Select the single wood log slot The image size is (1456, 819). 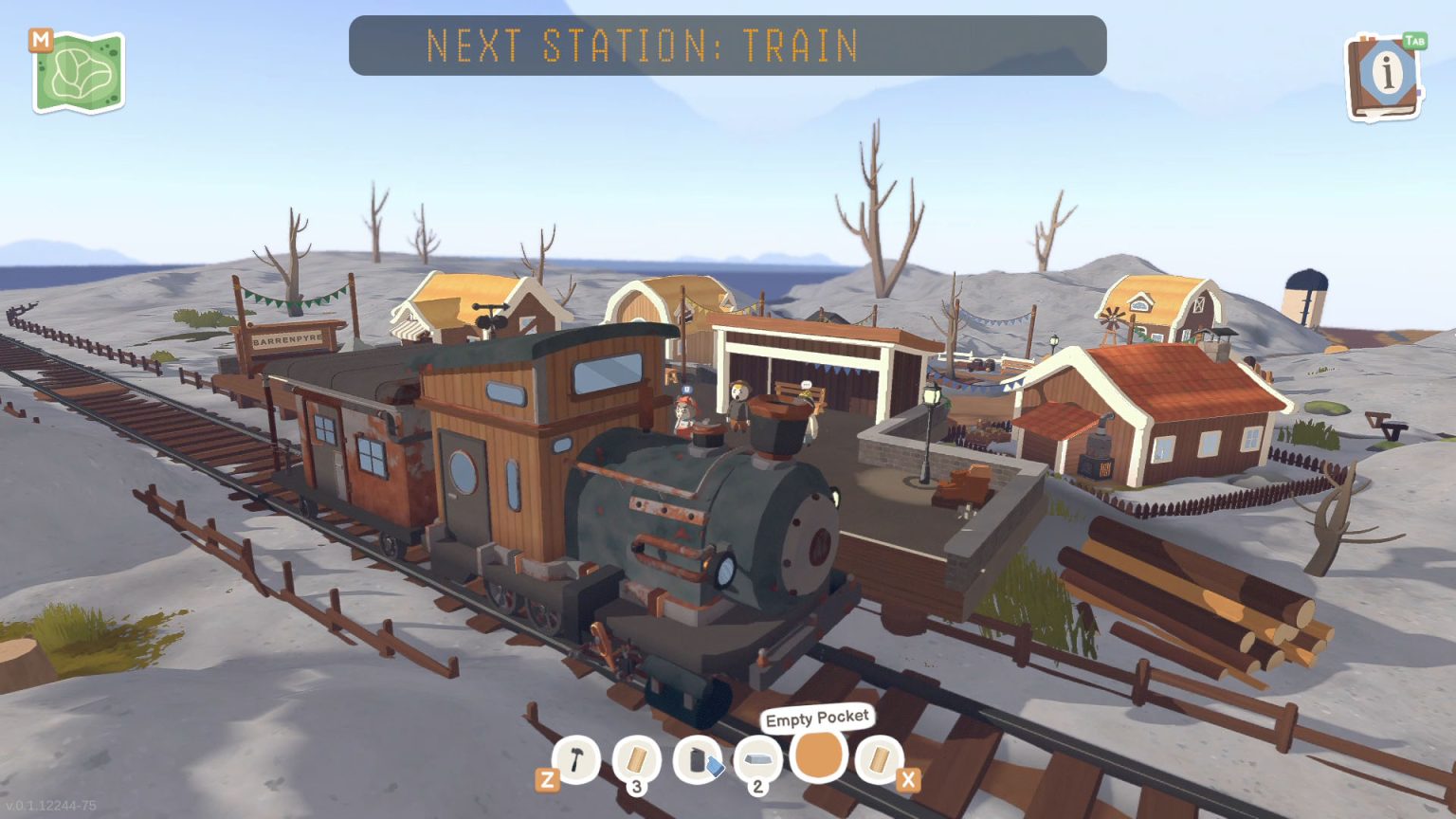click(x=879, y=759)
